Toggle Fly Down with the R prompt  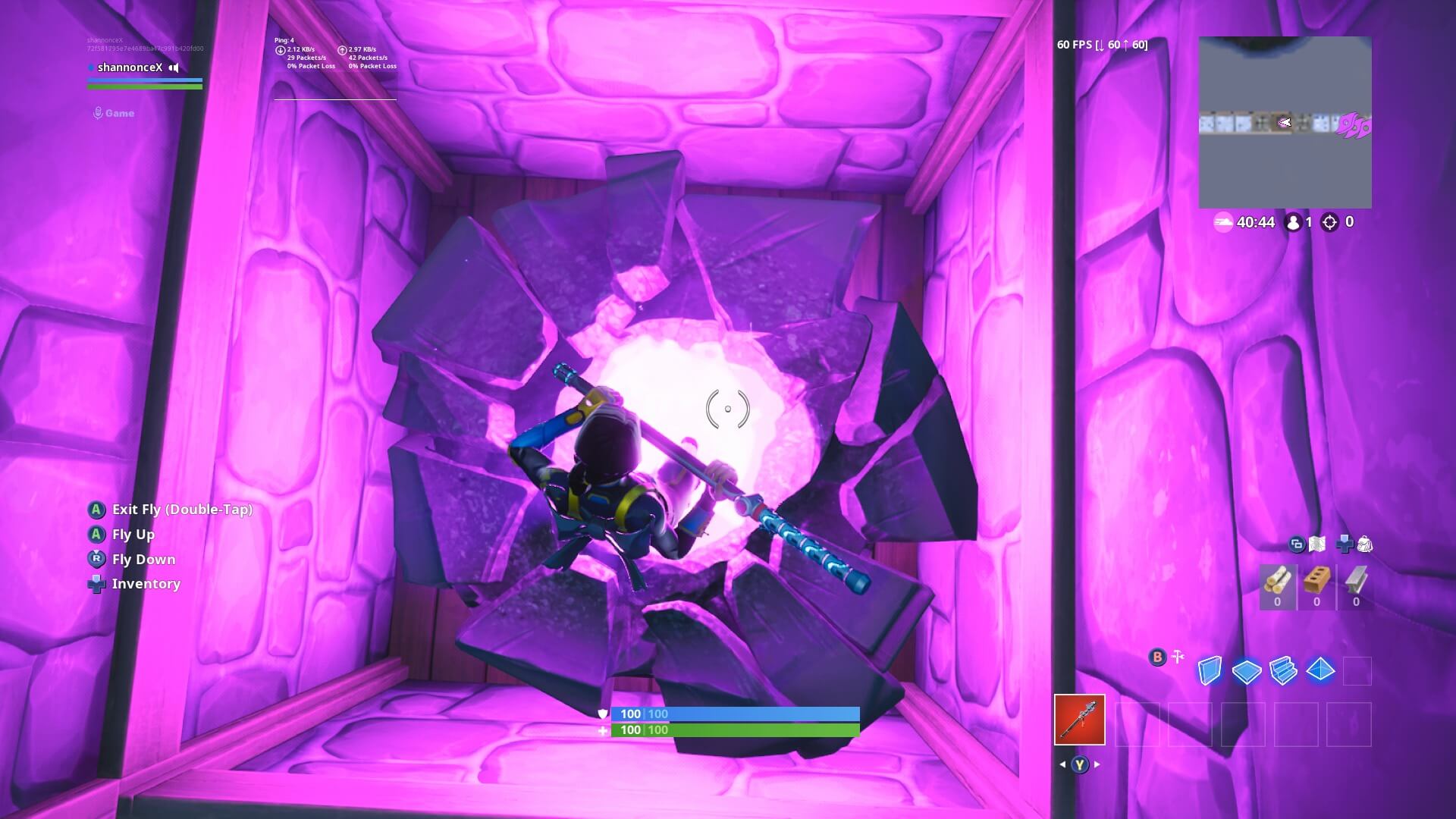(x=96, y=560)
